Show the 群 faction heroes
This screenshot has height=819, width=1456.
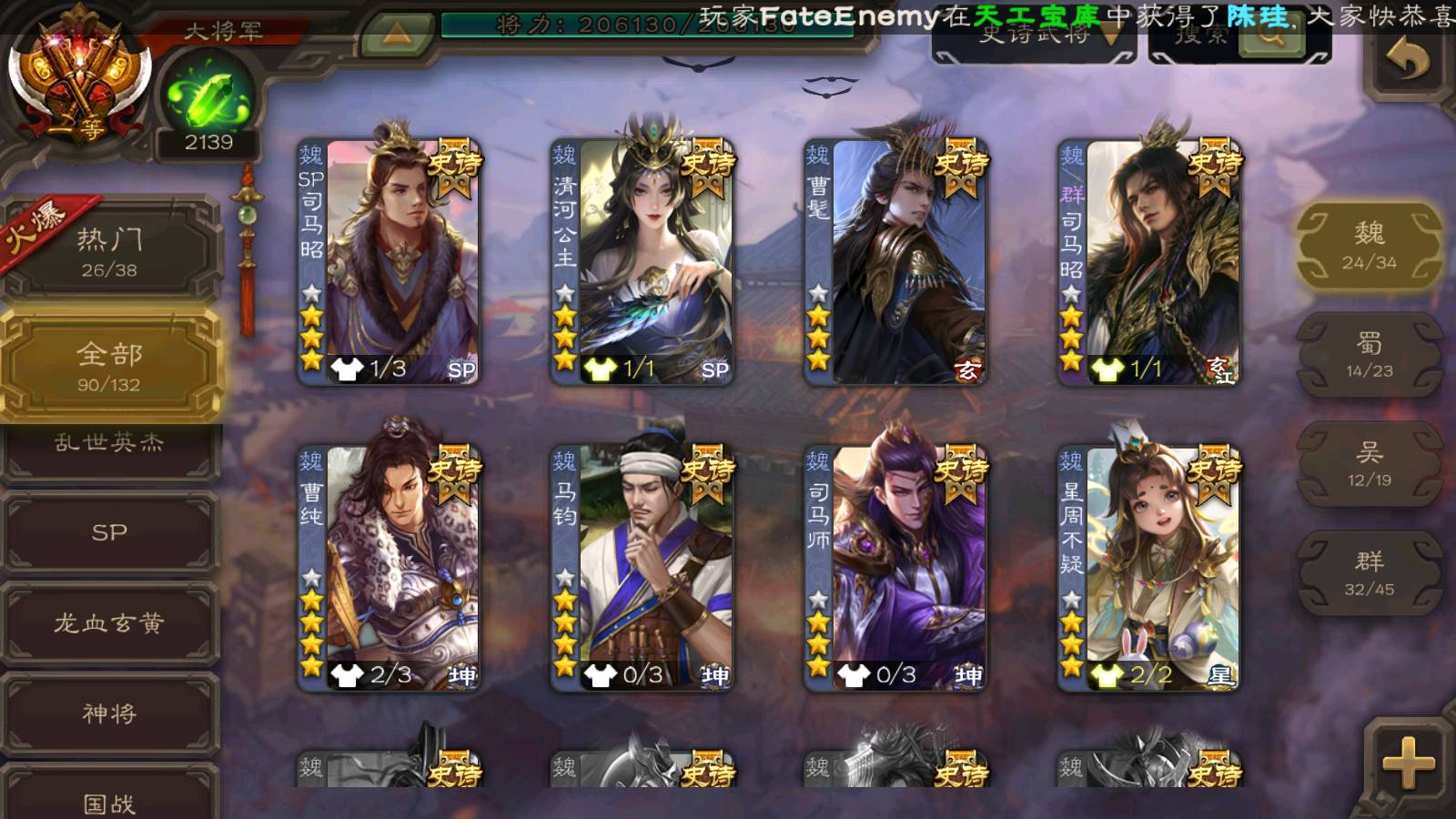(1369, 573)
